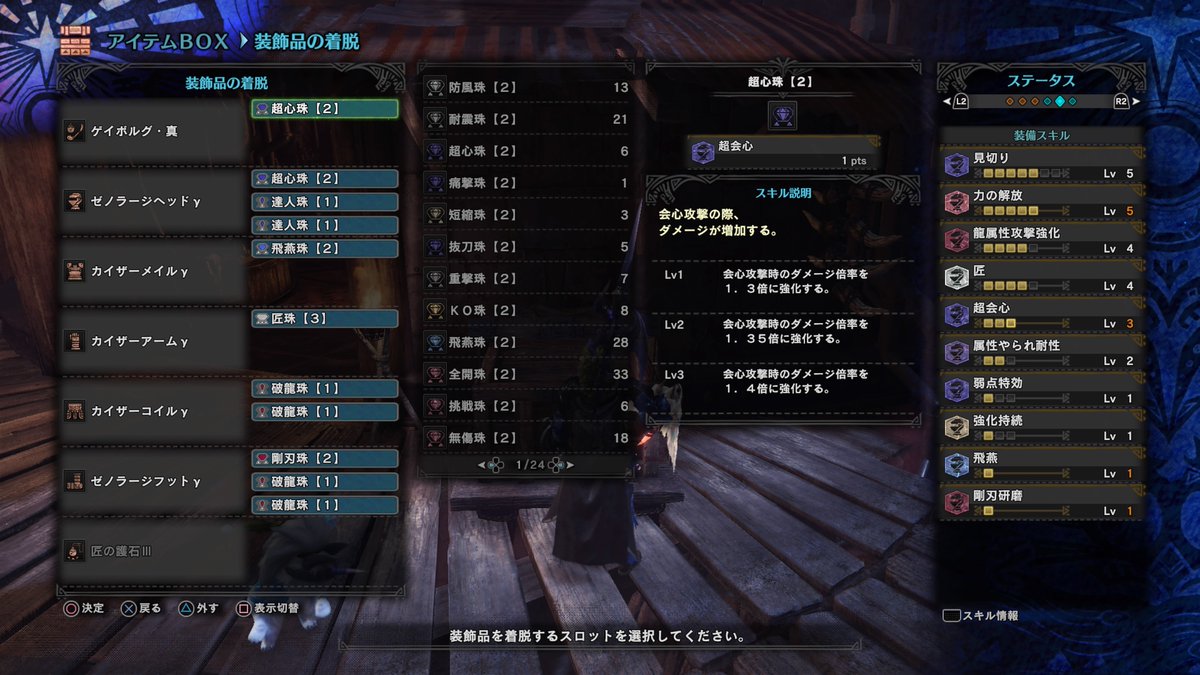
Task: Pick 痛撃珠【2】 from the decoration list
Action: tap(526, 183)
